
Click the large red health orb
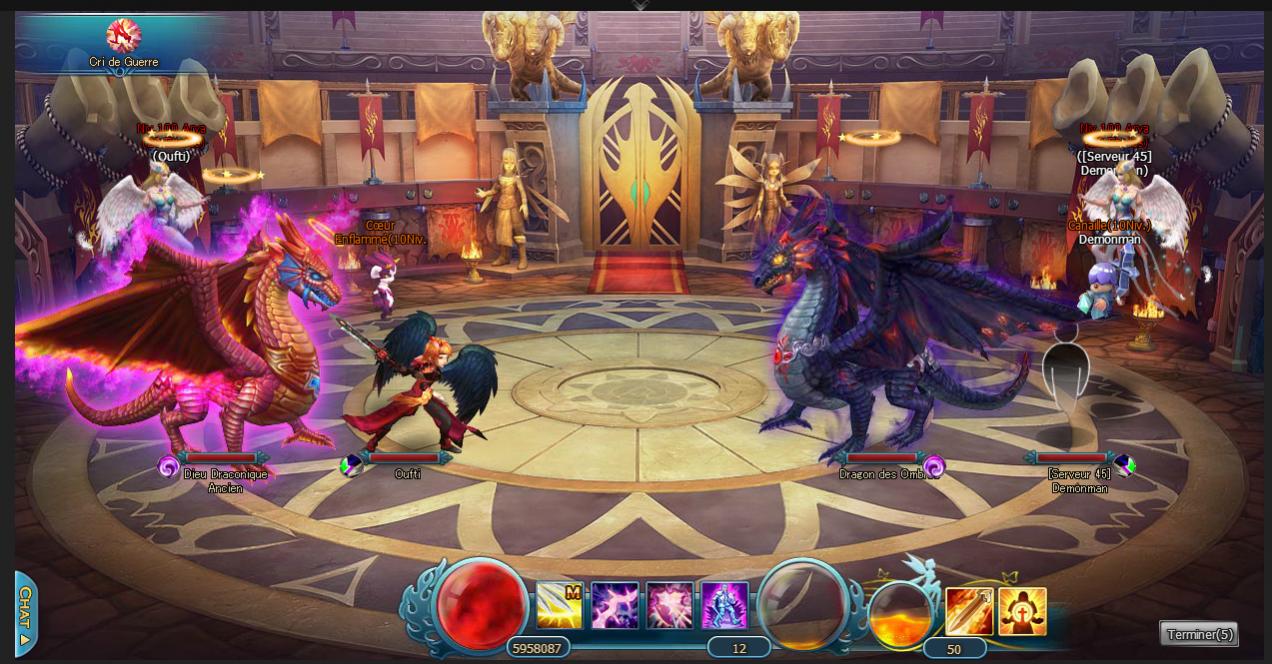(x=481, y=605)
